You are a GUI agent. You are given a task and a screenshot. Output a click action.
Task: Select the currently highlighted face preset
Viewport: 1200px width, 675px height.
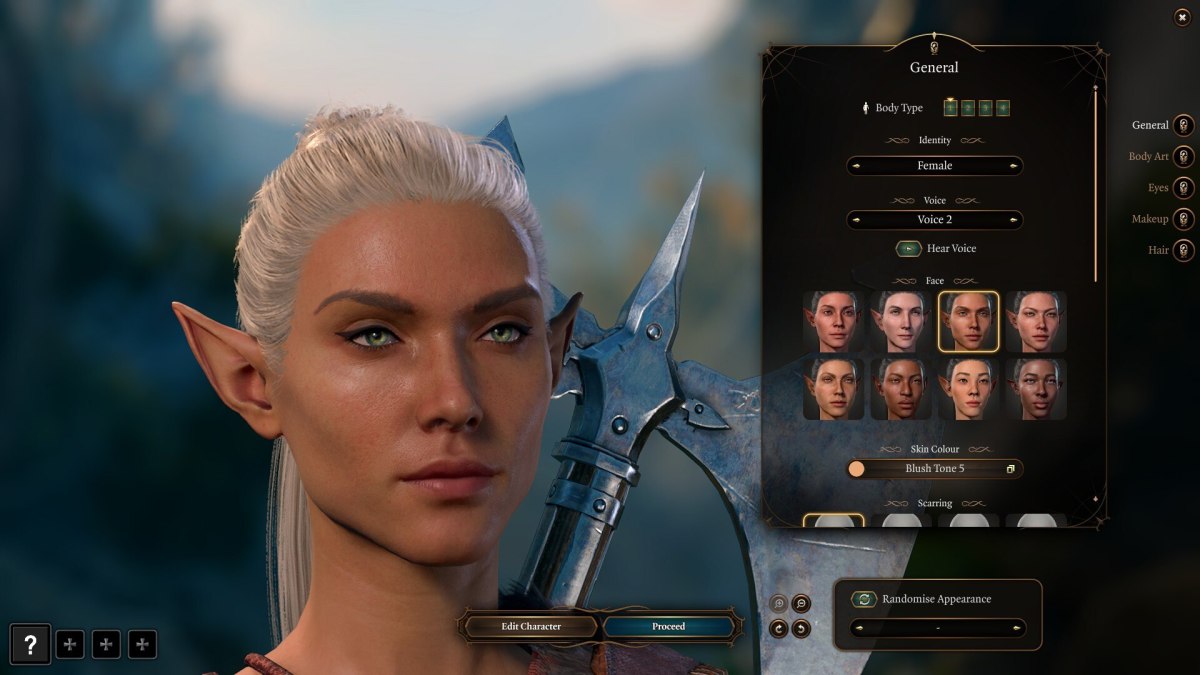[968, 321]
